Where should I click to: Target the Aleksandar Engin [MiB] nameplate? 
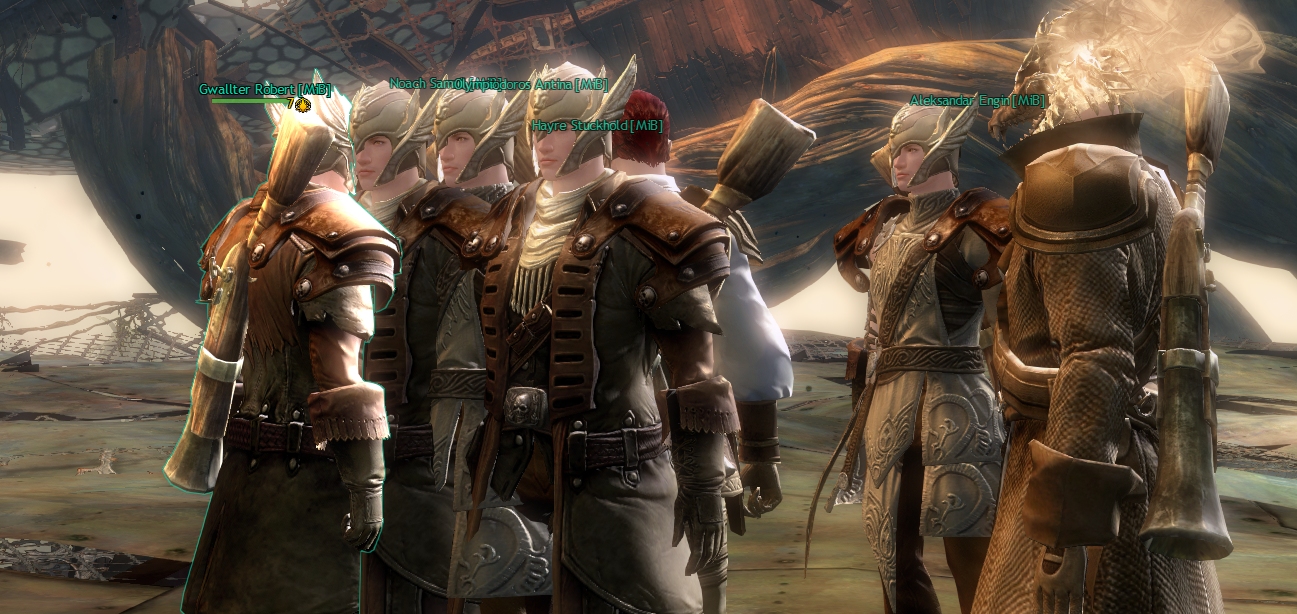pos(977,100)
